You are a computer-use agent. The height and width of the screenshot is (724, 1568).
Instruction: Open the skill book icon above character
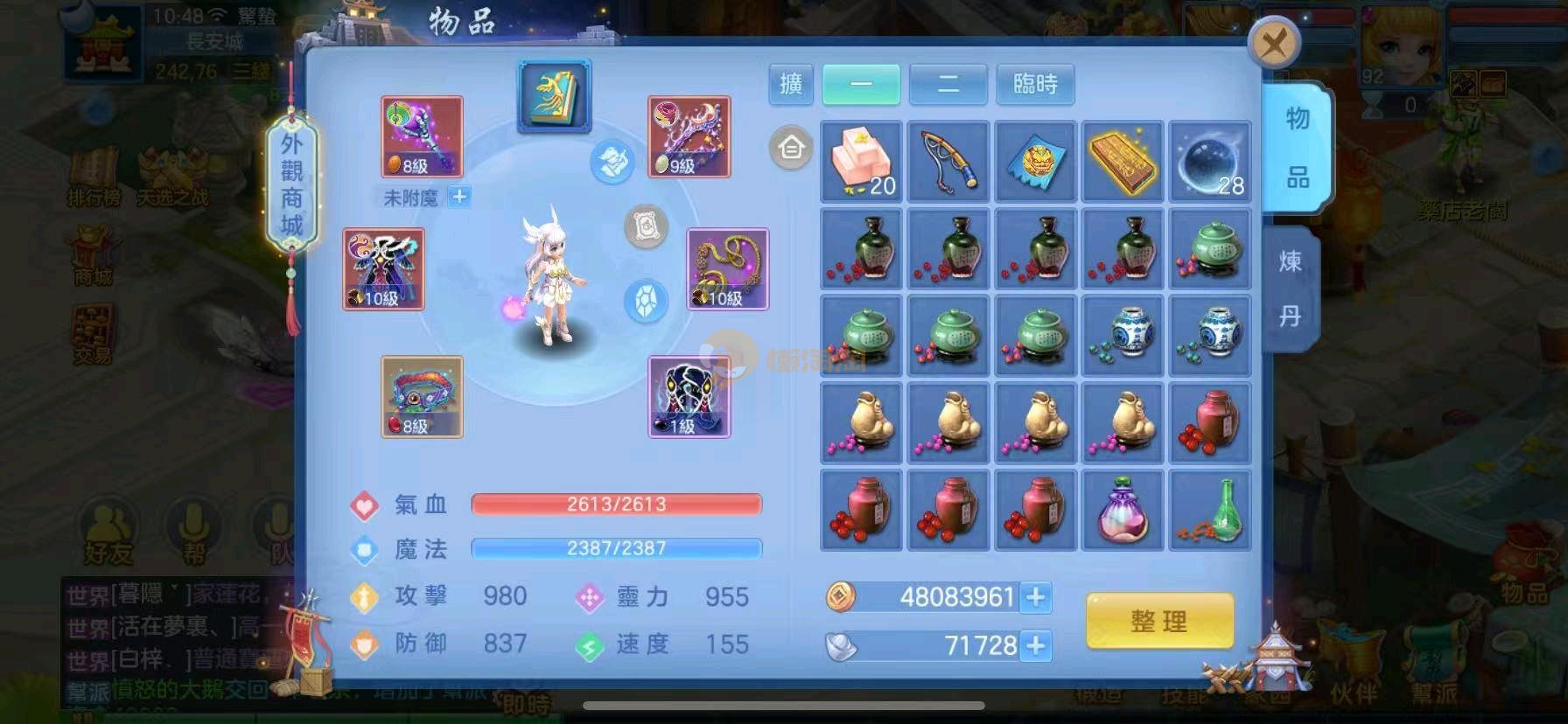click(554, 96)
